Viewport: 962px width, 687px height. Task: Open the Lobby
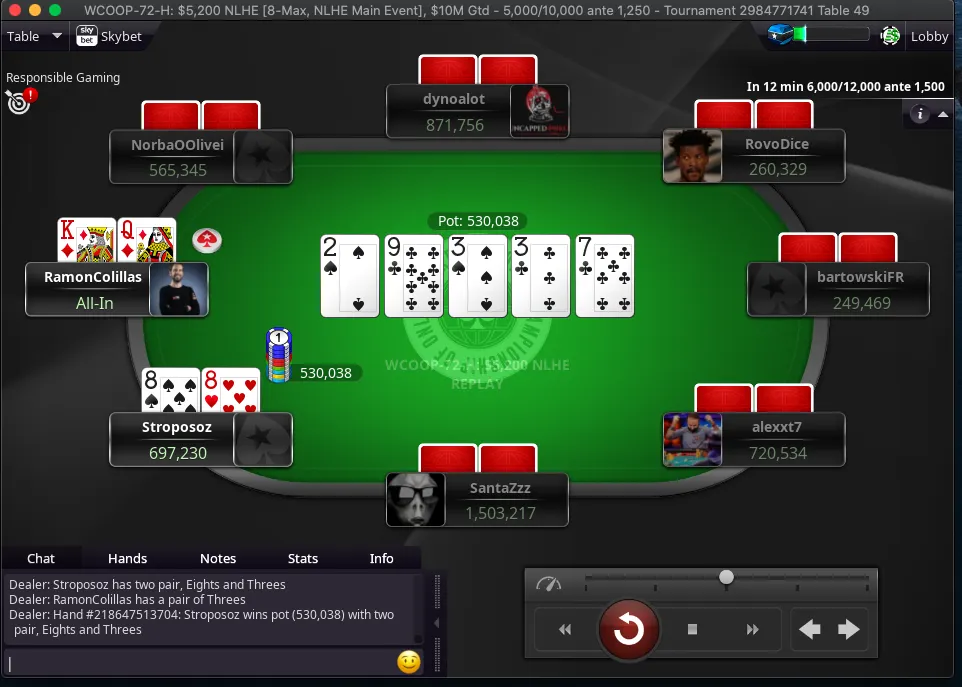[929, 36]
